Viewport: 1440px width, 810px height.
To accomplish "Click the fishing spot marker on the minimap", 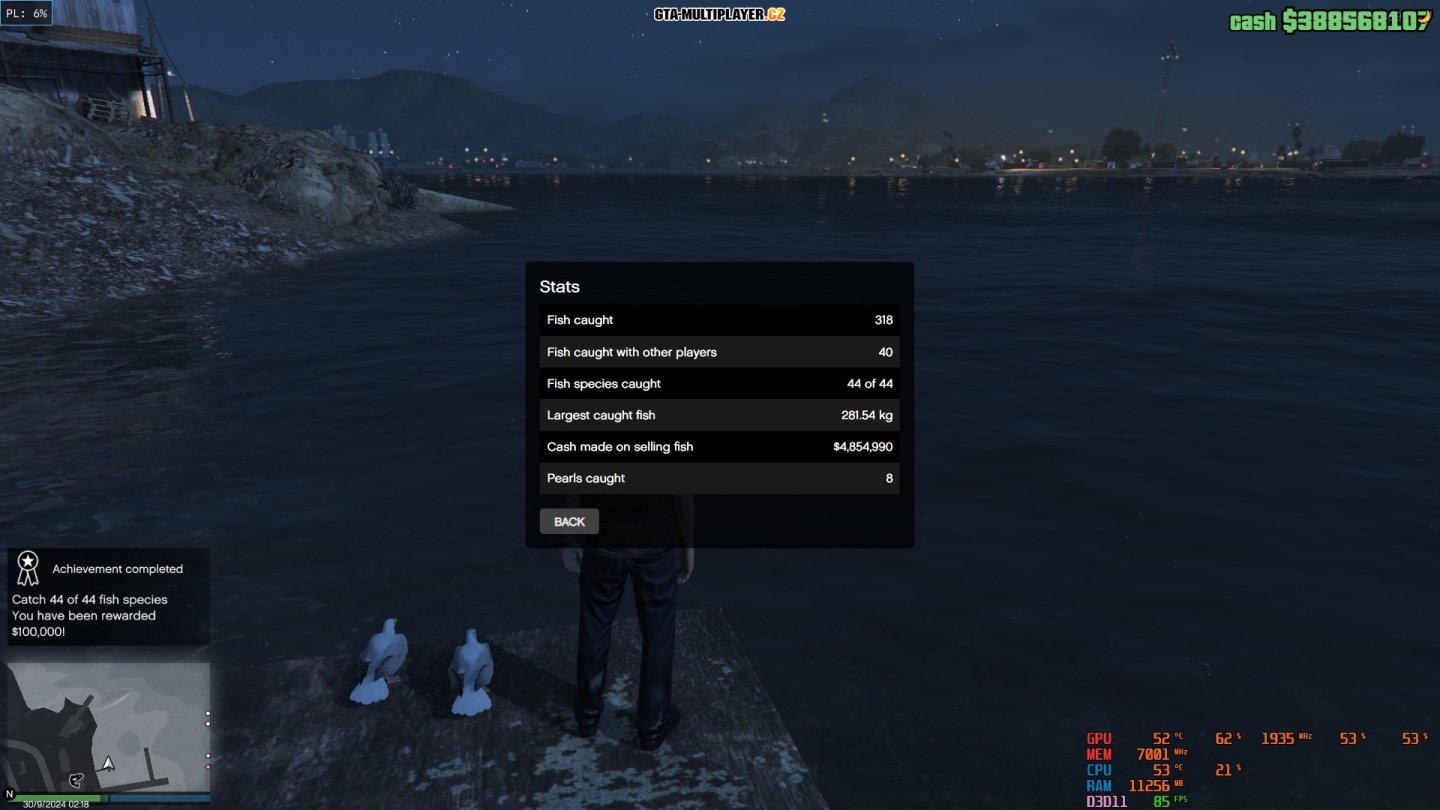I will point(77,779).
